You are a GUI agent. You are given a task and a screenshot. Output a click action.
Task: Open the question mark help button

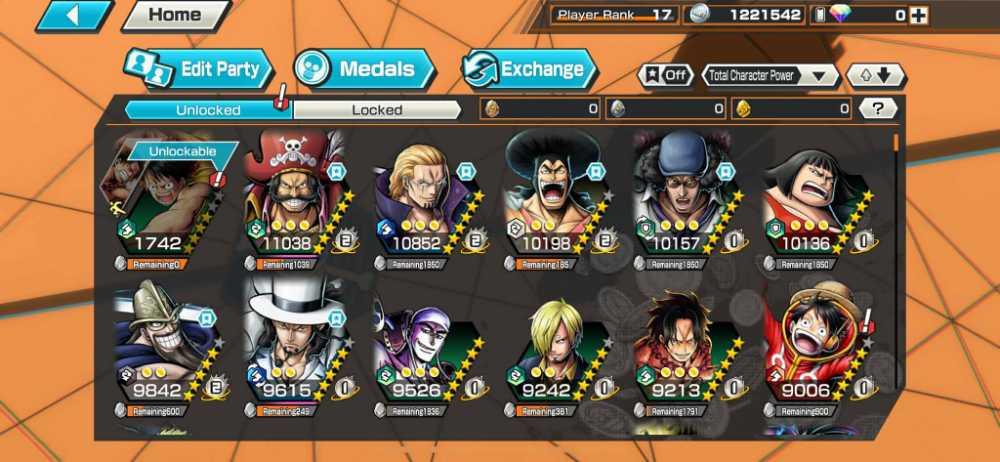(x=878, y=109)
